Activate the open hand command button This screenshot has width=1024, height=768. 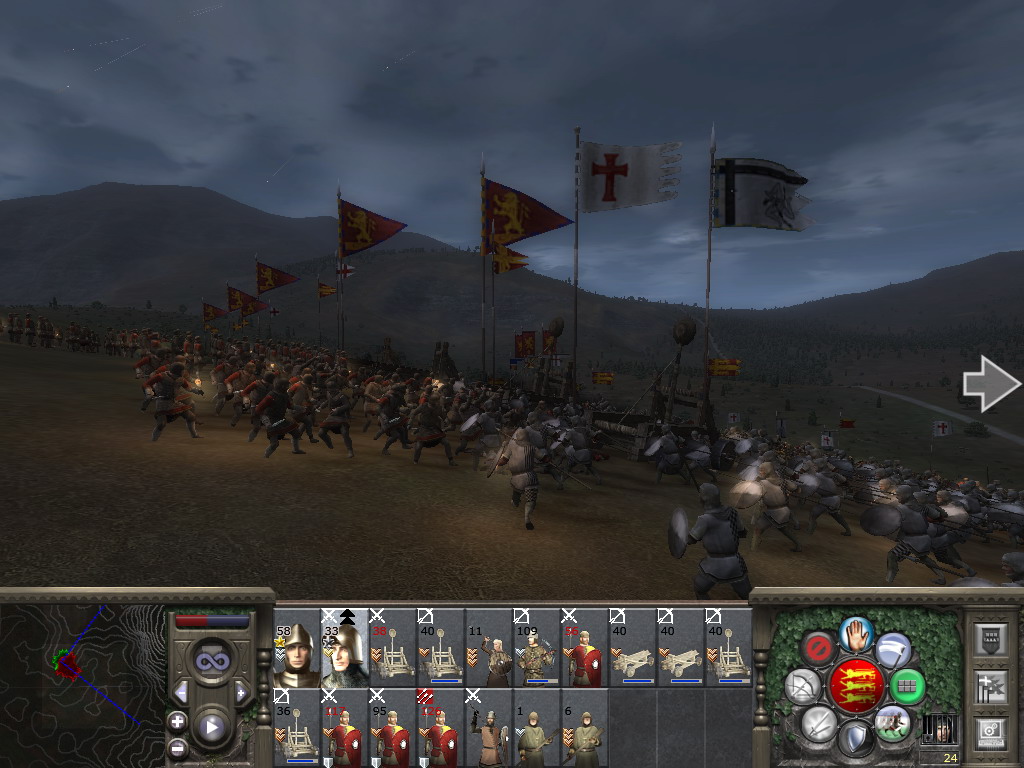[856, 633]
